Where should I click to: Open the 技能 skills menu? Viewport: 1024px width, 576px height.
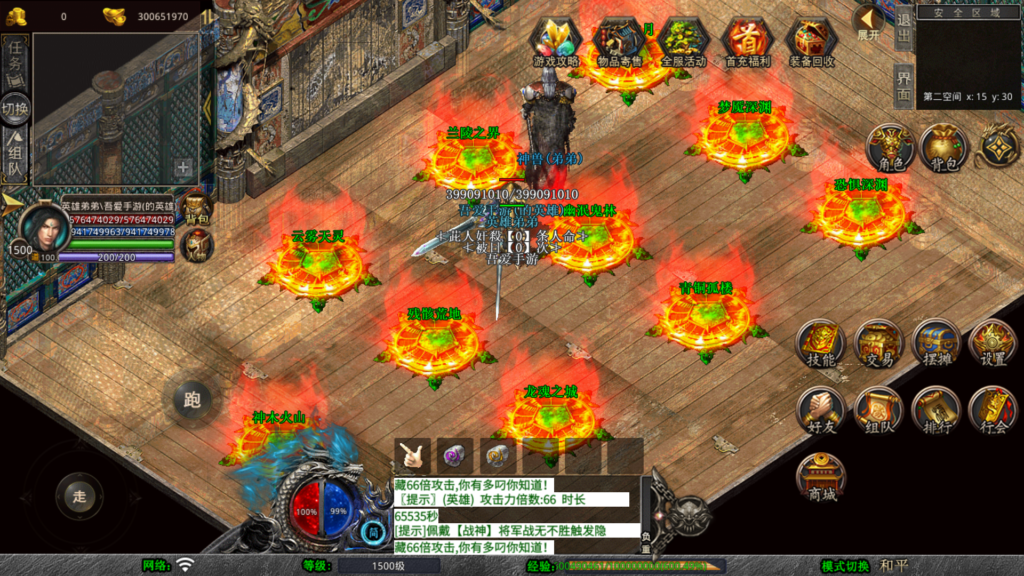(x=821, y=343)
